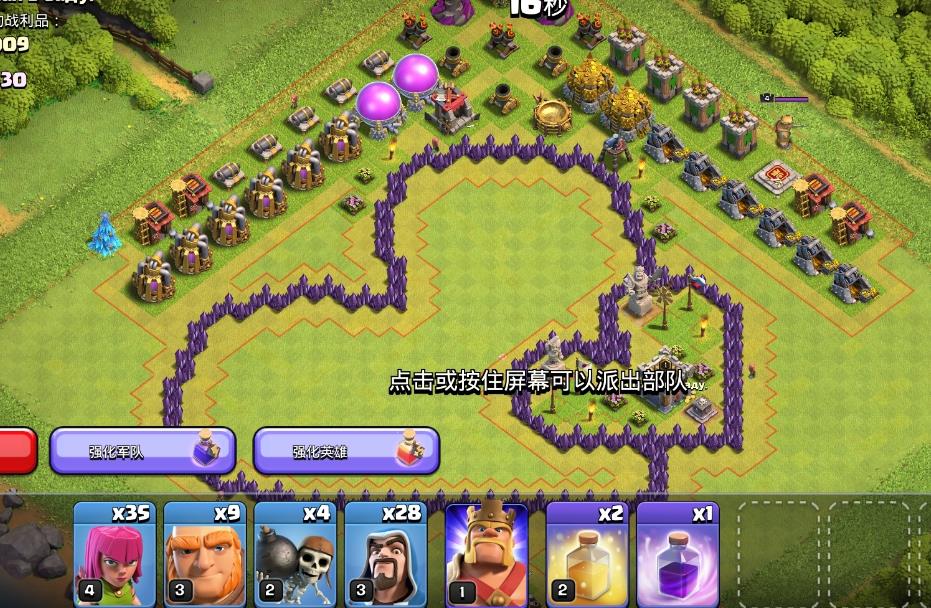Select the Archer troop card
The width and height of the screenshot is (931, 608).
pos(114,553)
